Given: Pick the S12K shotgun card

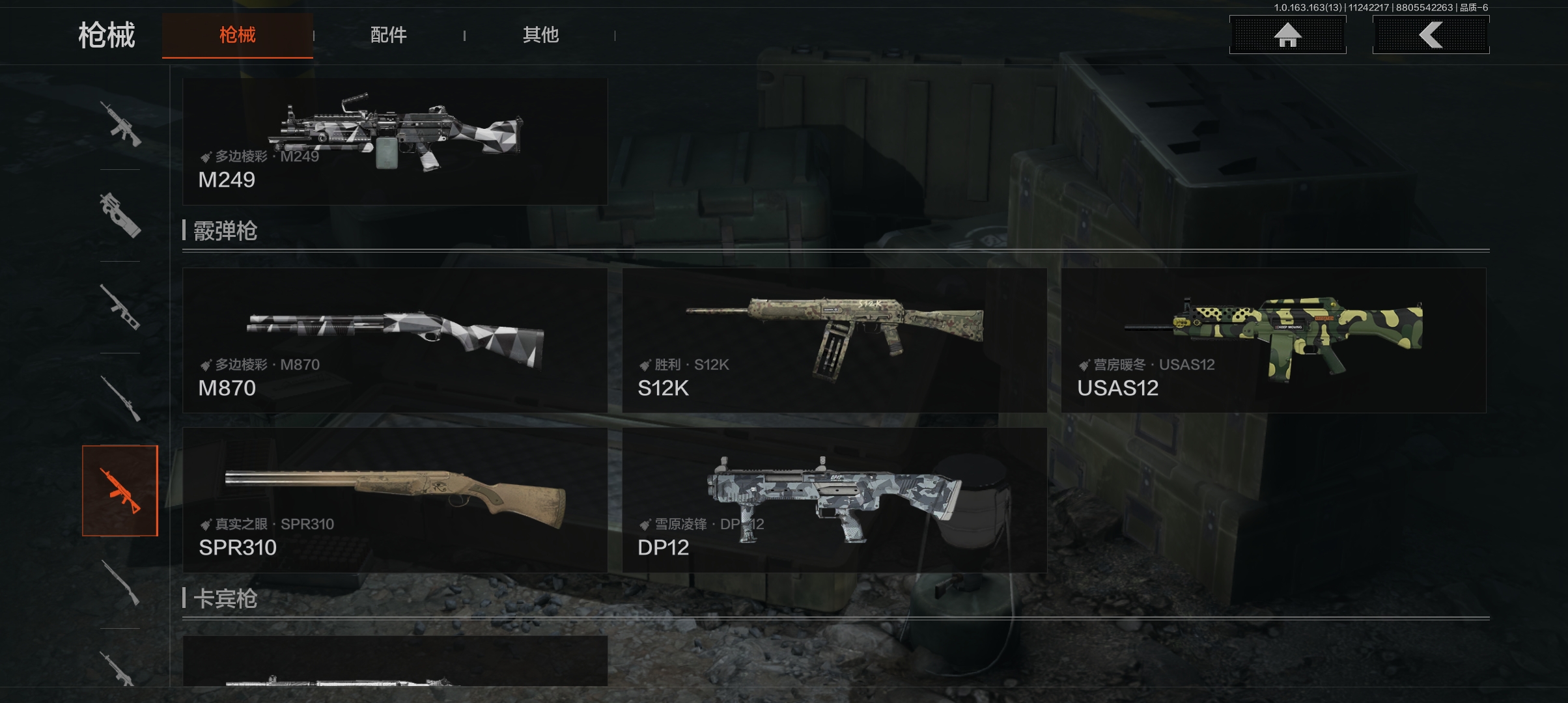Looking at the screenshot, I should [834, 340].
